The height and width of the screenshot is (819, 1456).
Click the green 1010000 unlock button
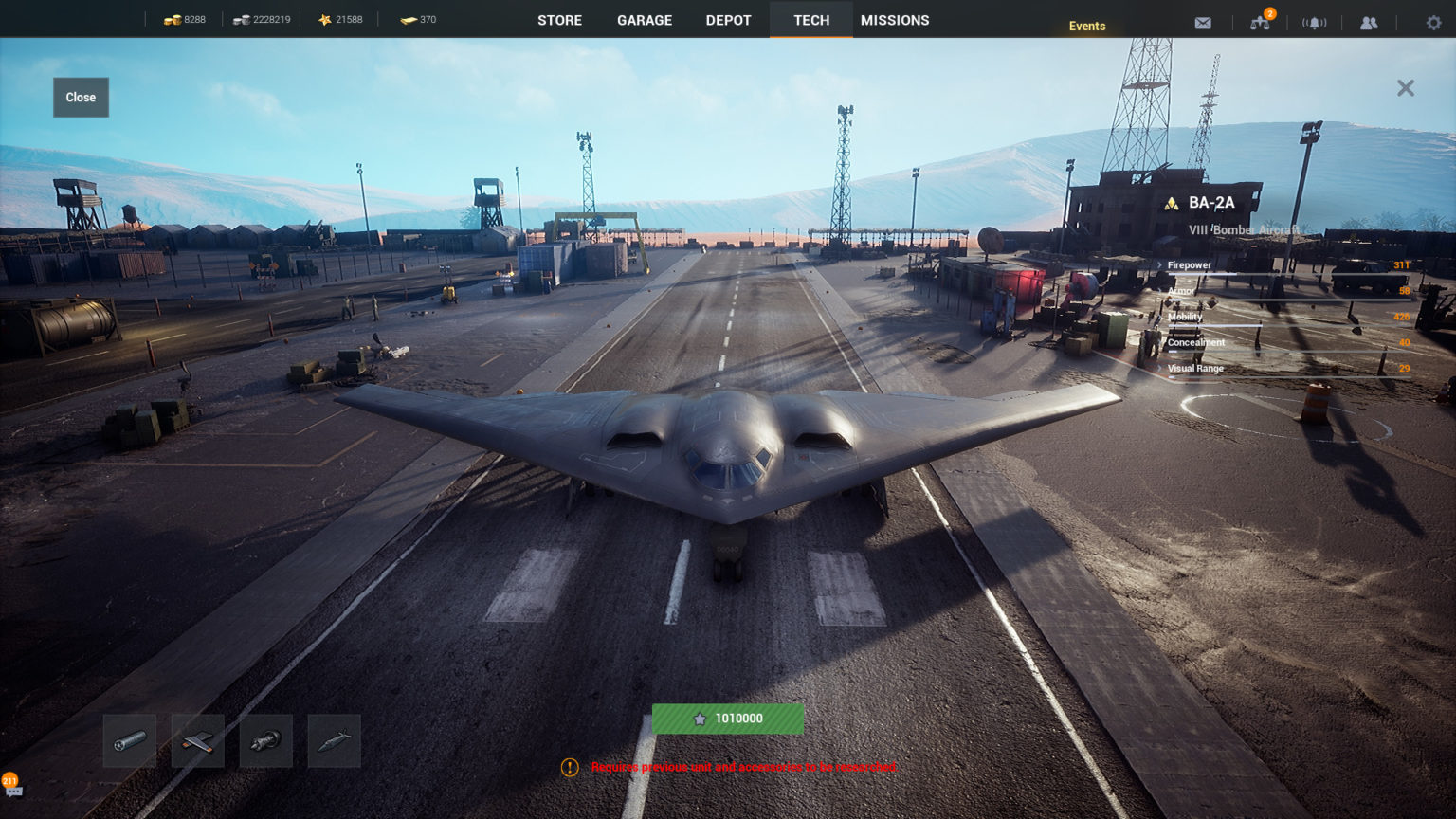click(x=727, y=719)
